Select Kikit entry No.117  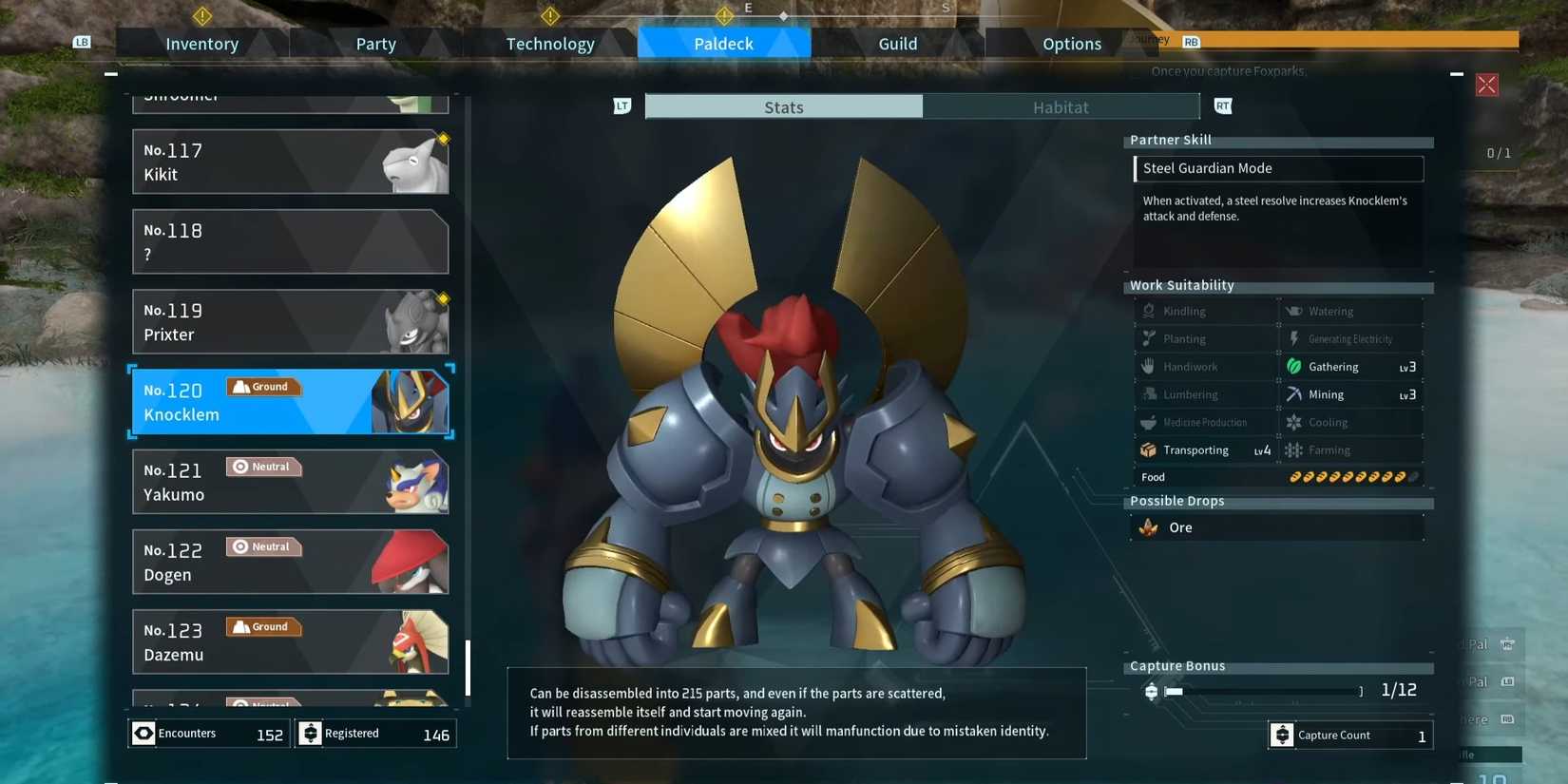pos(290,163)
